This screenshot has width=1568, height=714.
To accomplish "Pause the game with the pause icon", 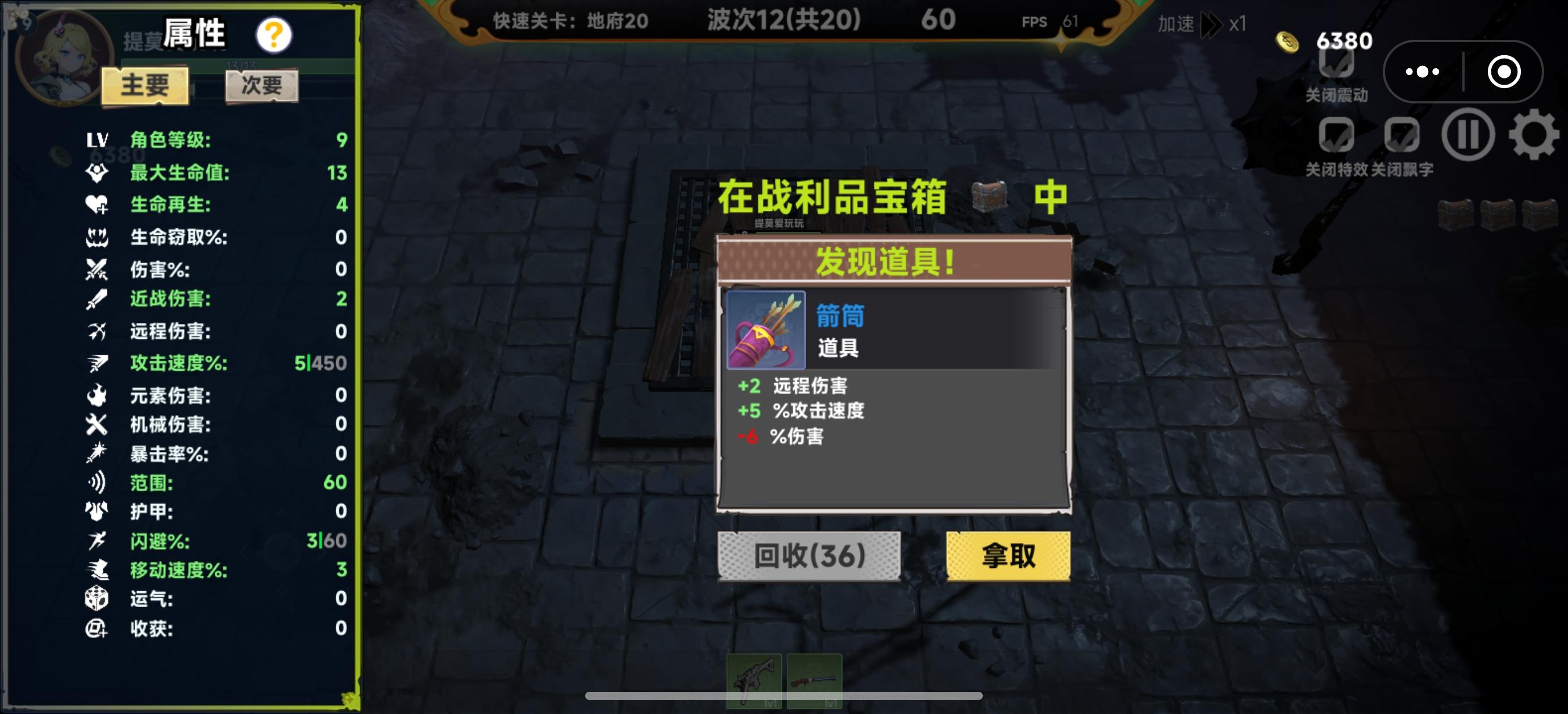I will point(1467,135).
